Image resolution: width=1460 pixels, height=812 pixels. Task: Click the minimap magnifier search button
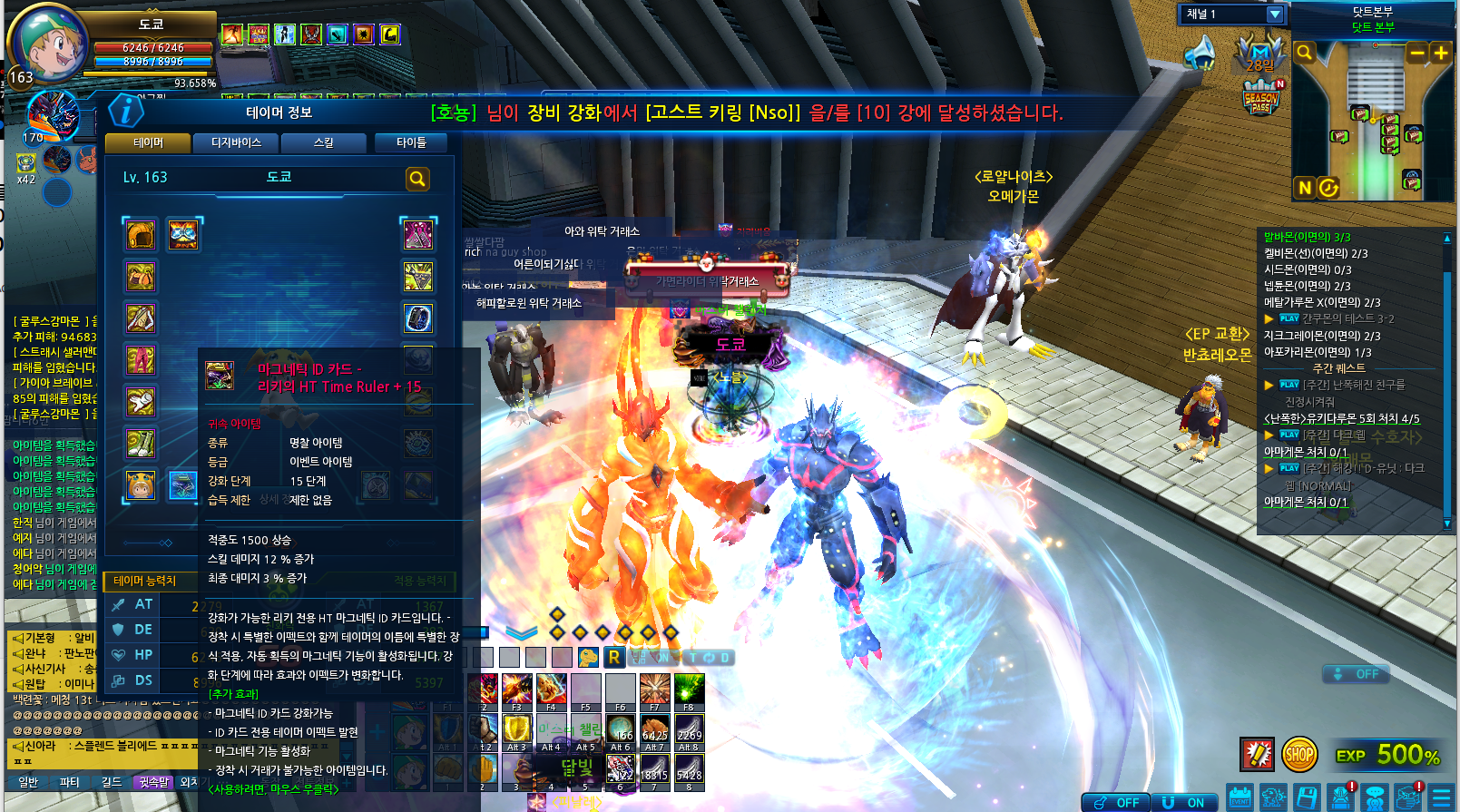tap(1304, 53)
